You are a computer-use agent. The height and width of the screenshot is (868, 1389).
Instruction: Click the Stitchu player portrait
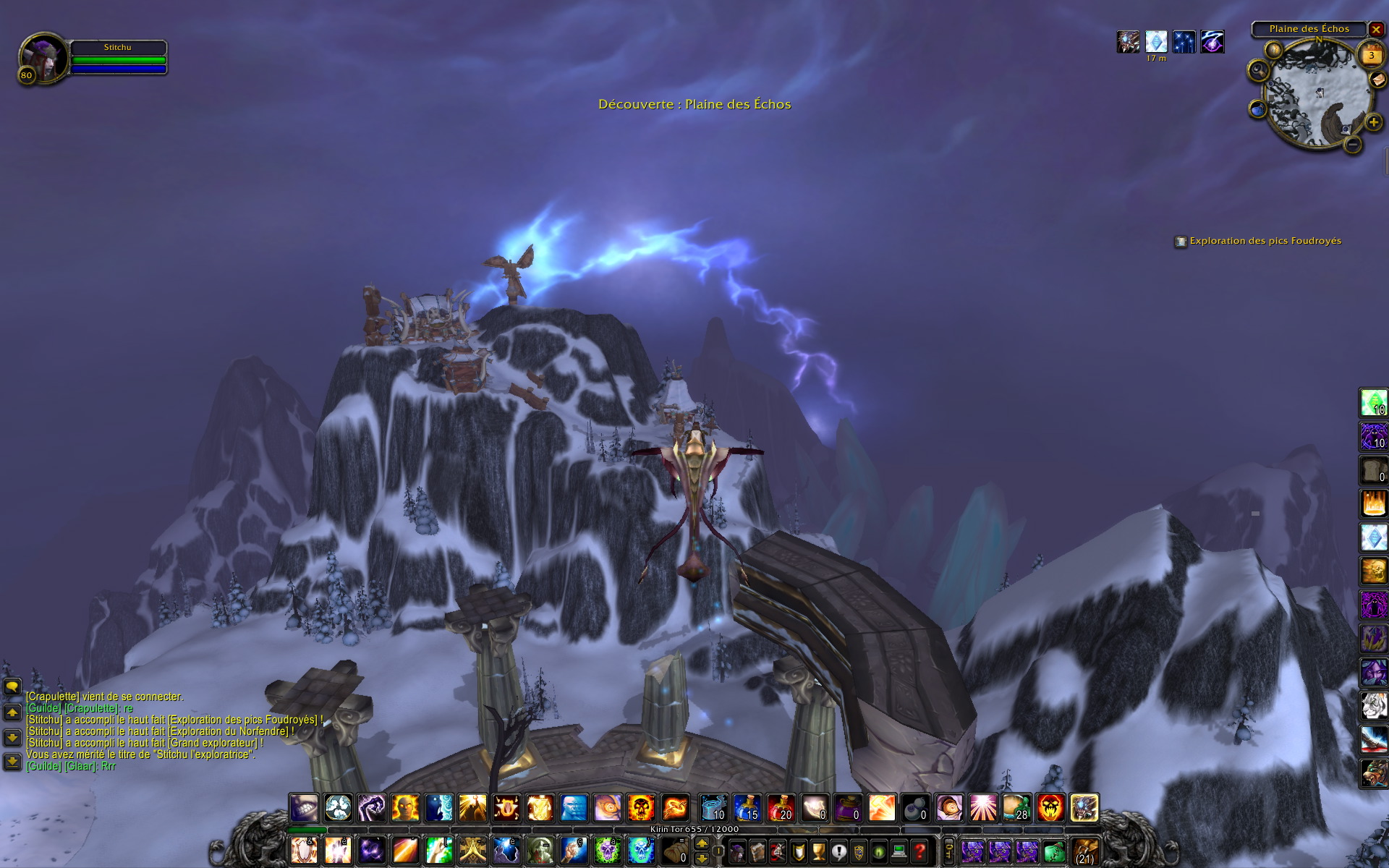tap(43, 56)
